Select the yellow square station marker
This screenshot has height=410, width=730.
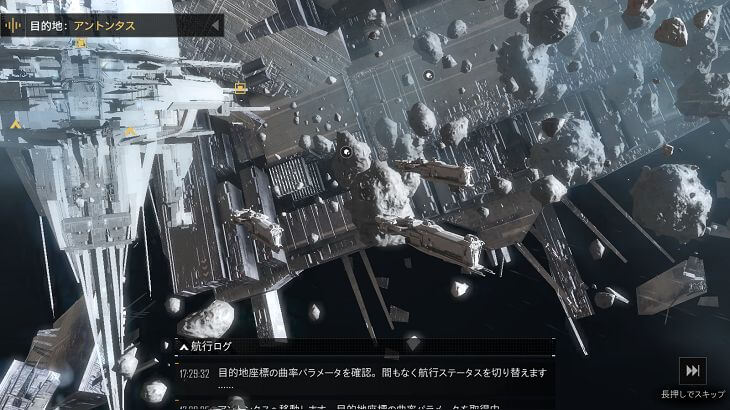click(240, 88)
